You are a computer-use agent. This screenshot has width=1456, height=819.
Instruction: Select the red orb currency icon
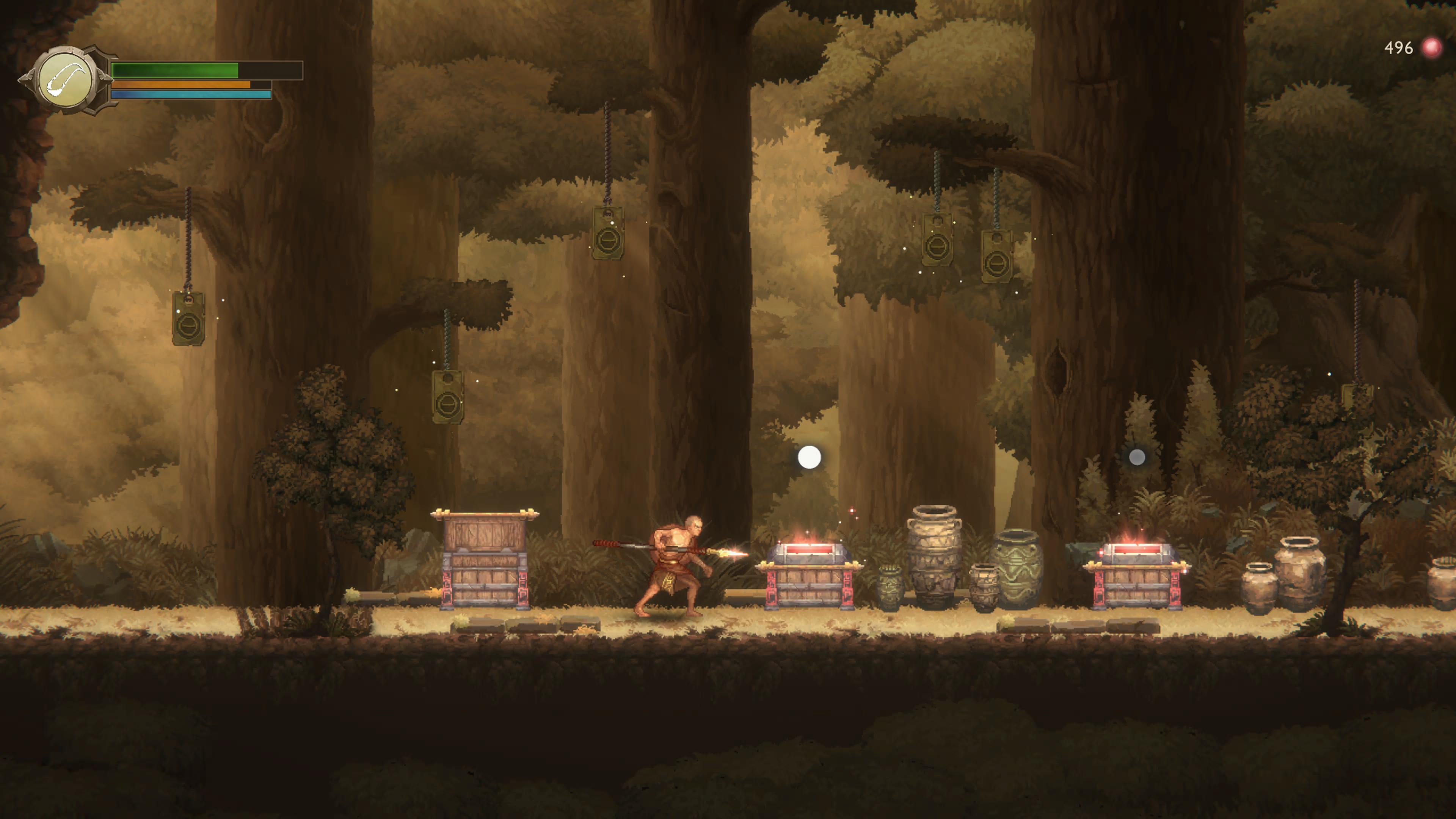tap(1431, 48)
